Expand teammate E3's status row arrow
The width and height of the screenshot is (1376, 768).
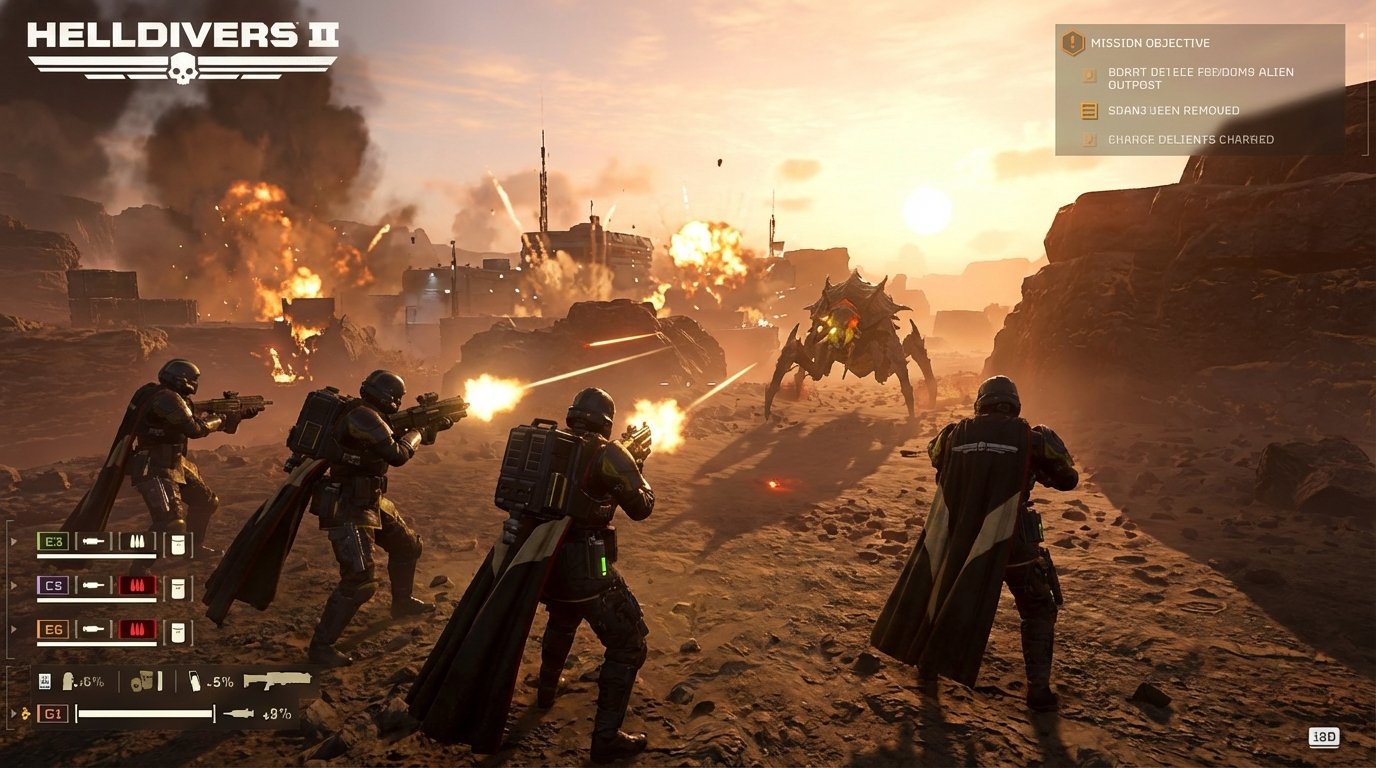point(13,540)
